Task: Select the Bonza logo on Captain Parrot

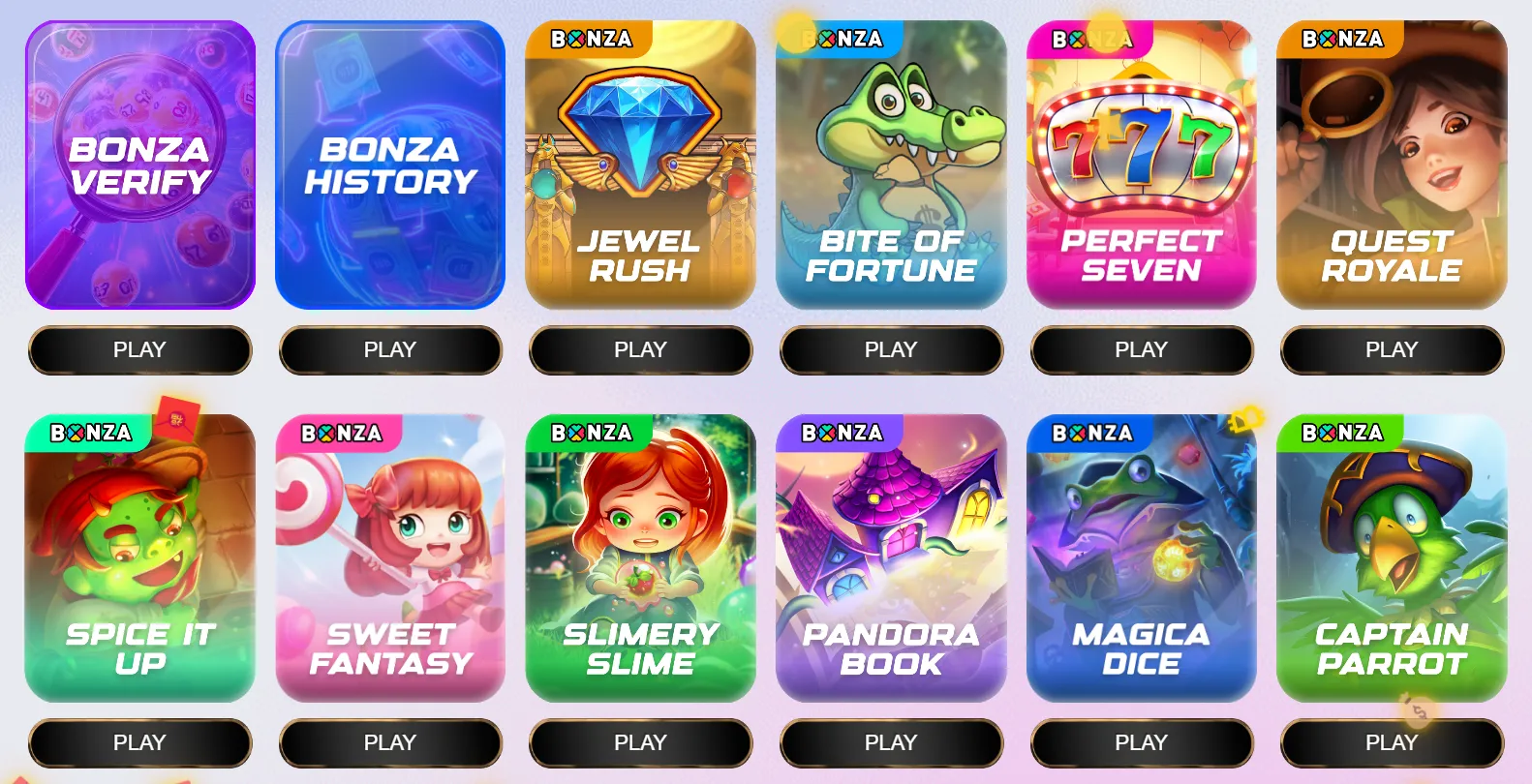Action: [x=1342, y=433]
